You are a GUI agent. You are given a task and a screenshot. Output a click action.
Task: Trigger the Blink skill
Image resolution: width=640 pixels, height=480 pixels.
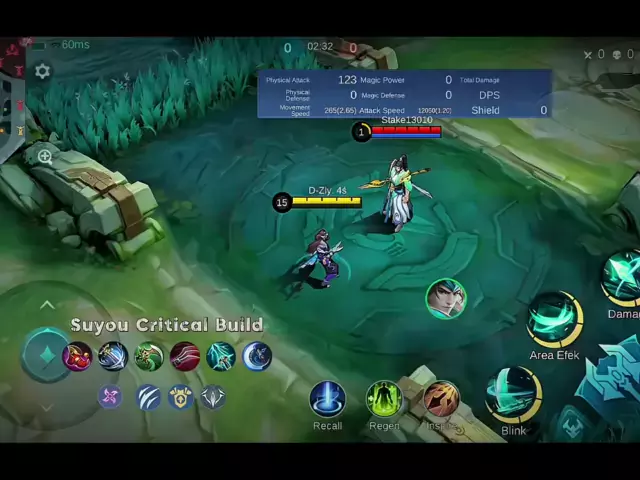point(513,394)
